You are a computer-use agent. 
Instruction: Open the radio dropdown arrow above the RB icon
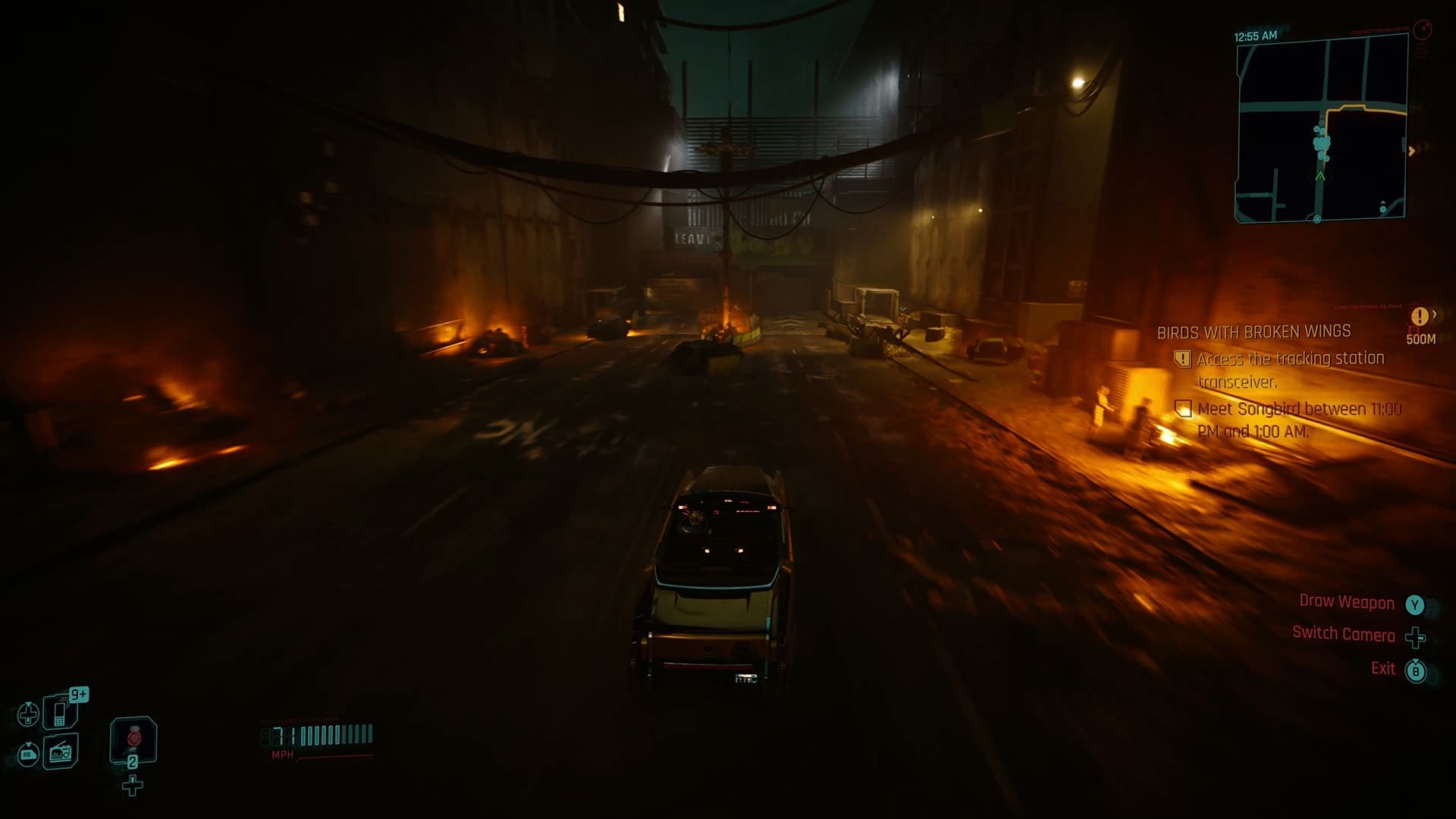[28, 744]
